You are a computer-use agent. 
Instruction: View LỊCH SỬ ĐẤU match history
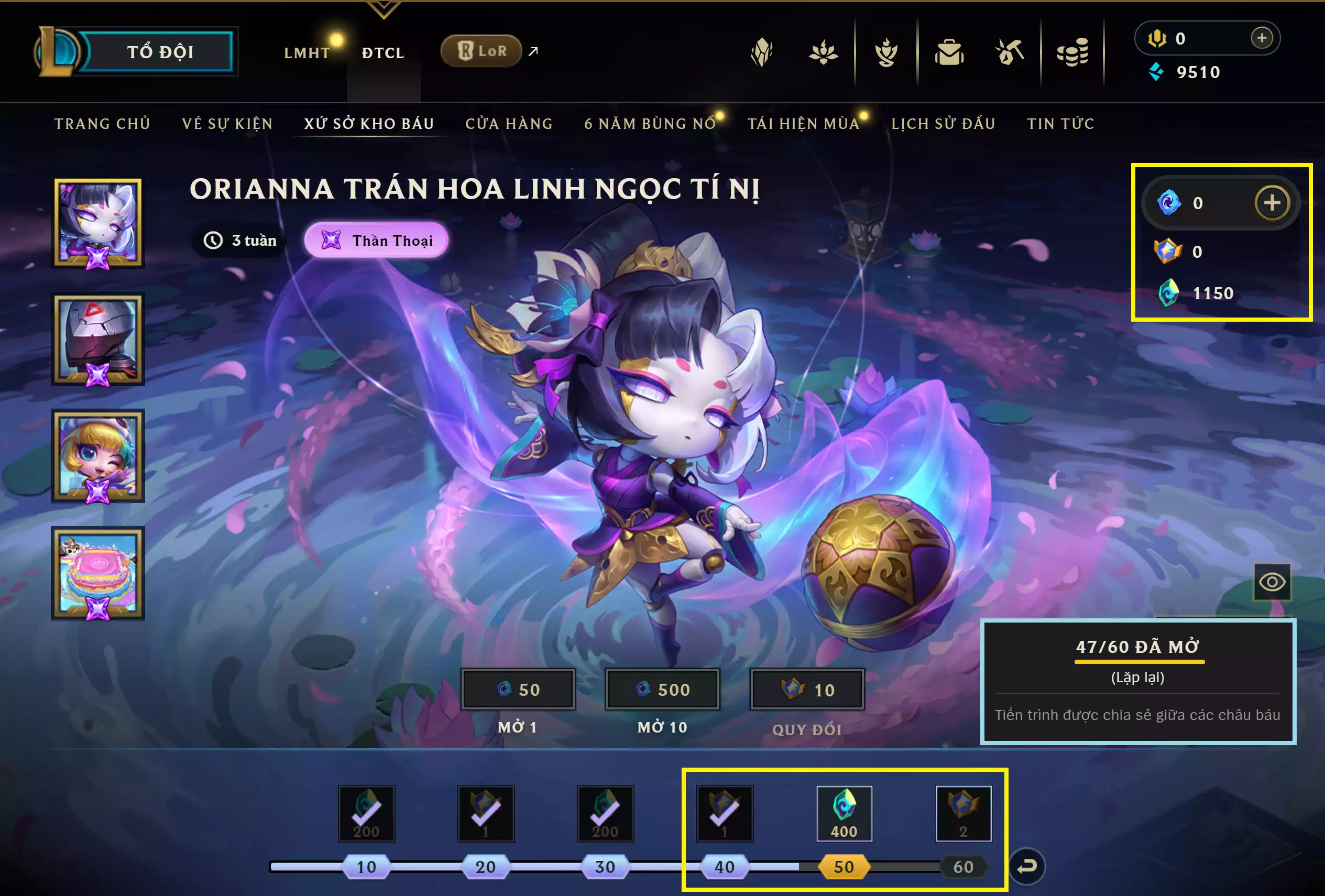coord(943,124)
